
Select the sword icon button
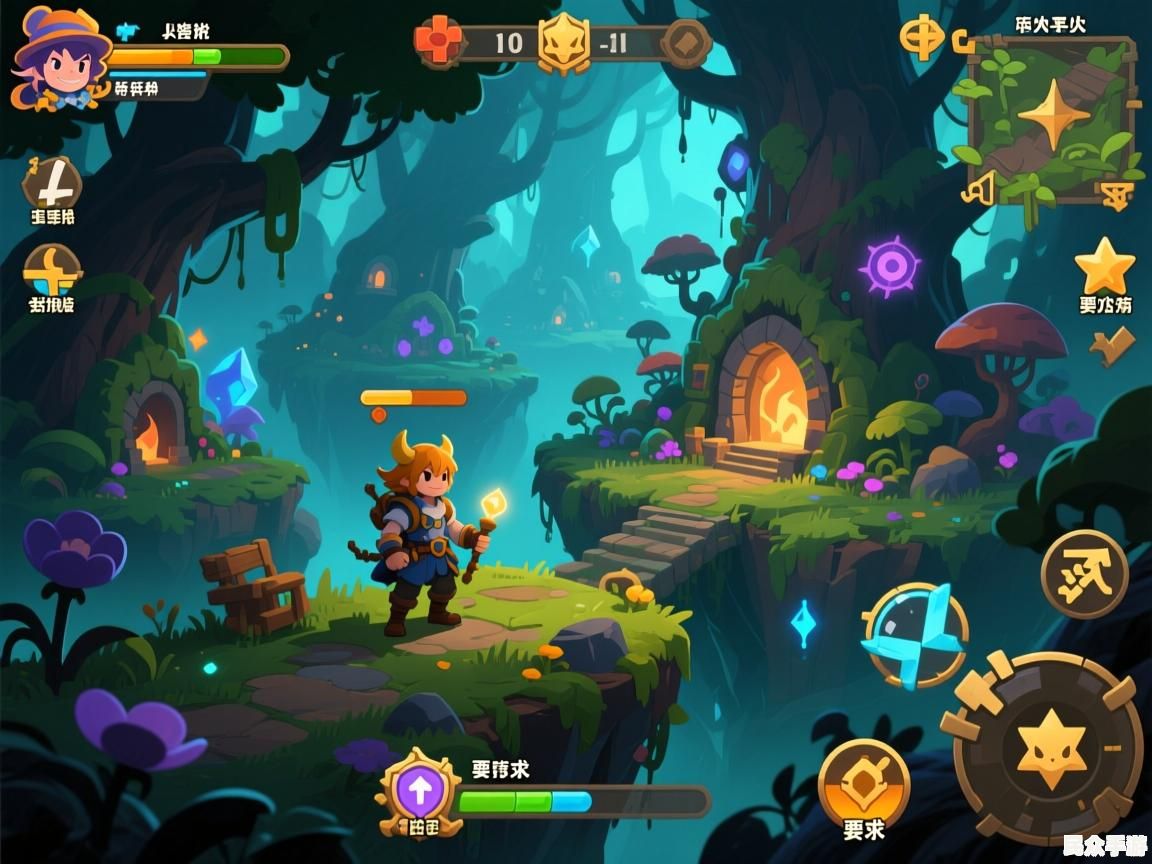coord(52,182)
